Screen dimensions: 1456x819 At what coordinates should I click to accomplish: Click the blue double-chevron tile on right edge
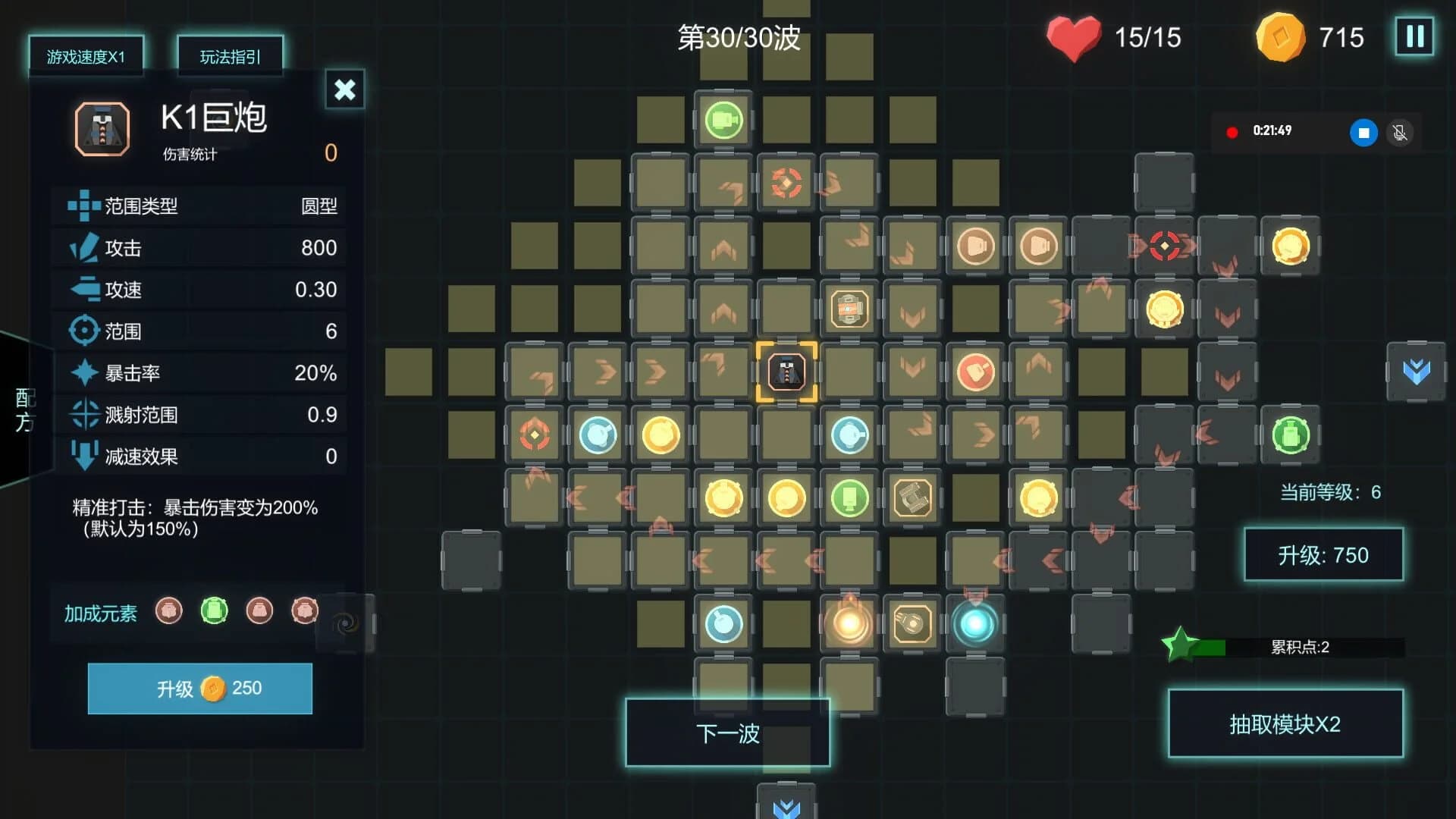[x=1416, y=372]
